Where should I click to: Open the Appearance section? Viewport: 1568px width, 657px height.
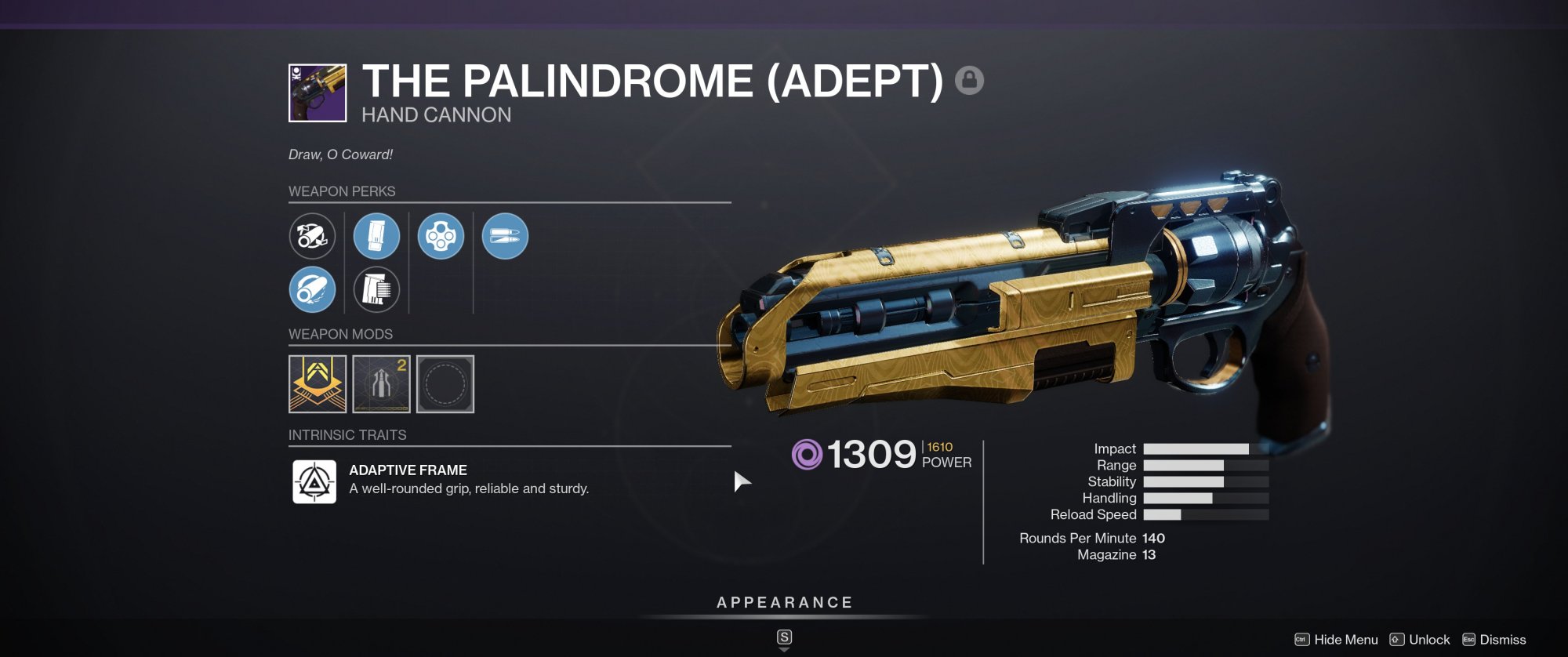(784, 602)
